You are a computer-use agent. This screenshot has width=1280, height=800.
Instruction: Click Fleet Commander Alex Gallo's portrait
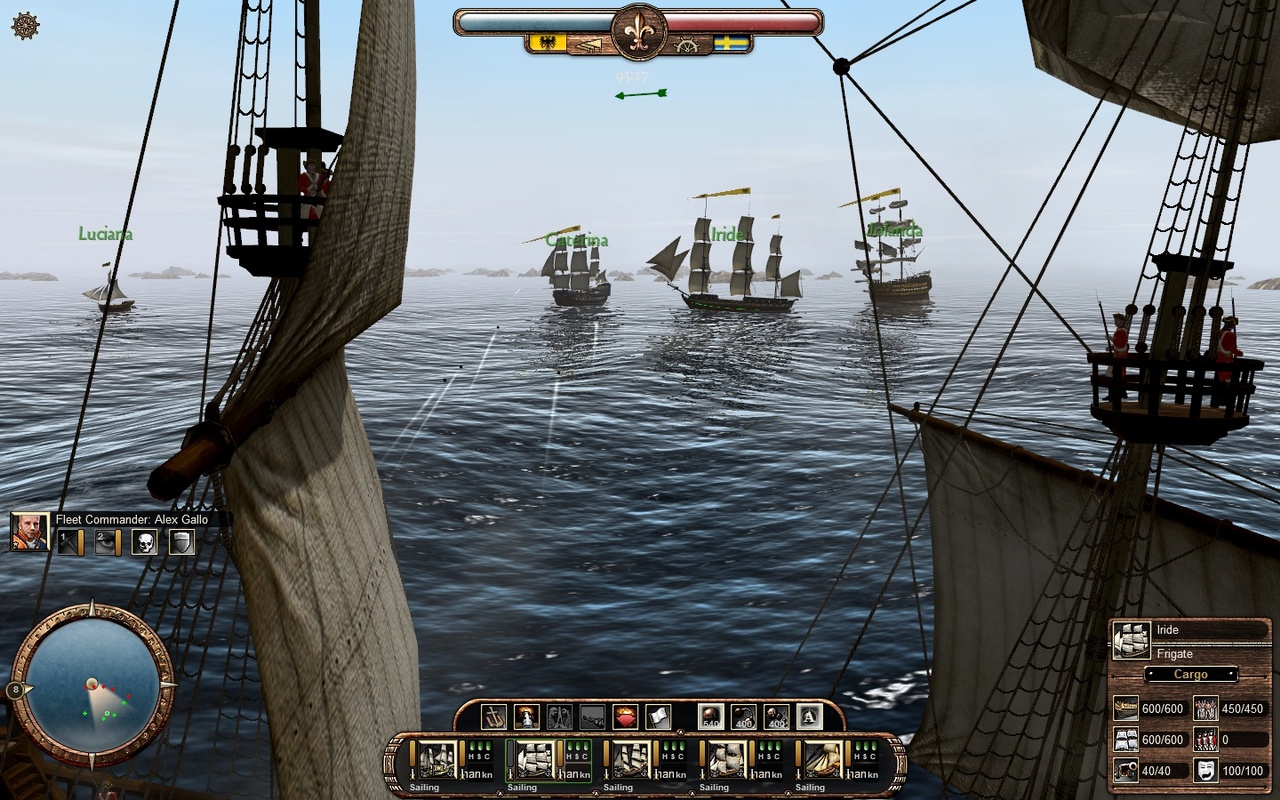(x=30, y=532)
